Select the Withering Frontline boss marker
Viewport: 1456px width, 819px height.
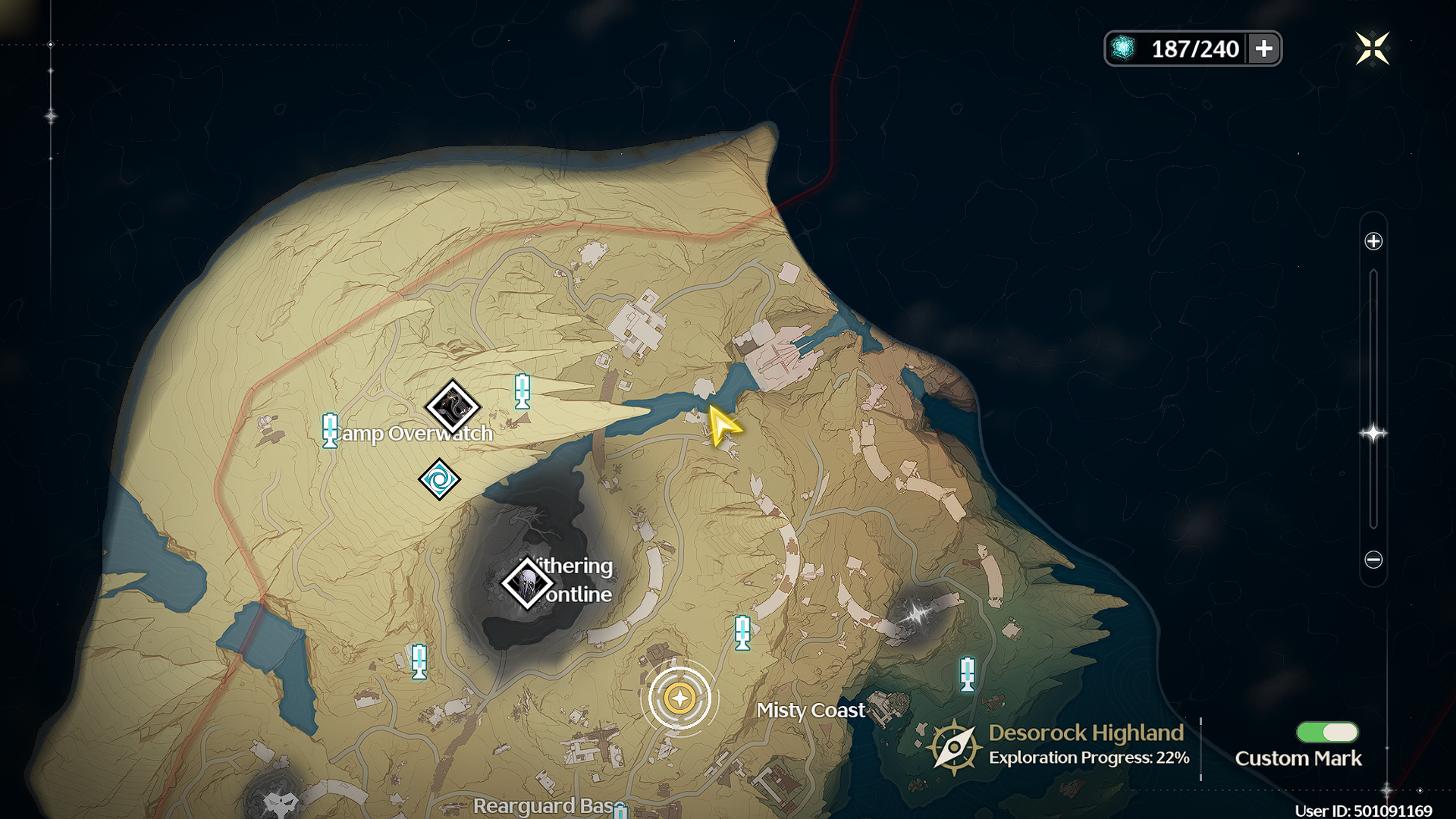[x=527, y=583]
